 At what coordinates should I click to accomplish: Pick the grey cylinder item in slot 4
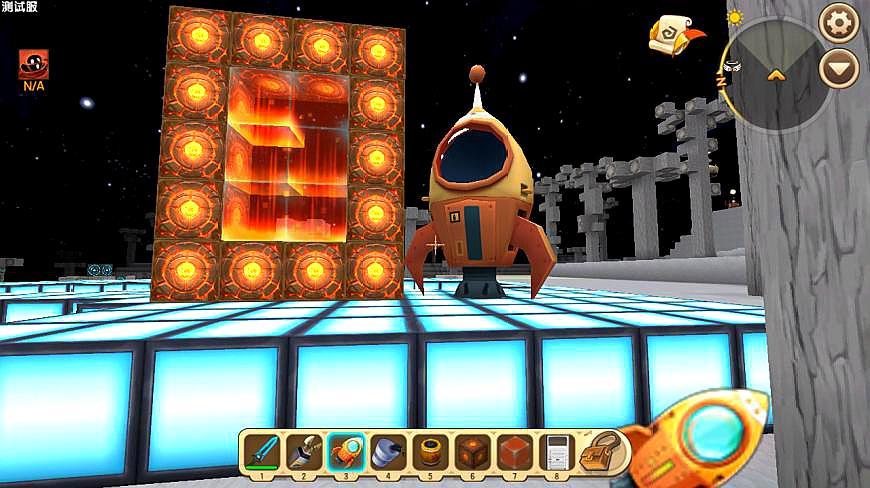[x=387, y=451]
